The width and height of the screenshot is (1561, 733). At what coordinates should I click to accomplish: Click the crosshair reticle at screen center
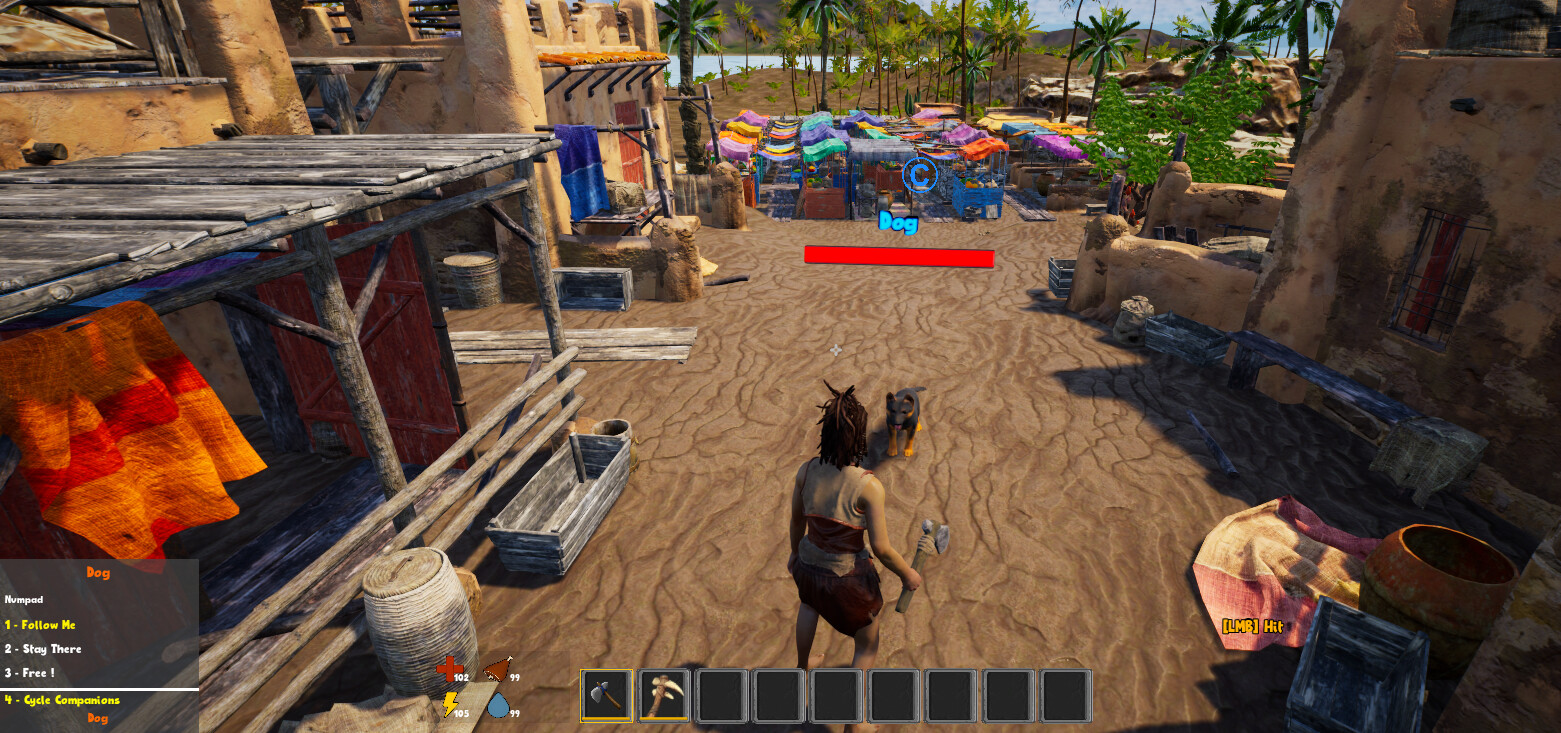(x=835, y=349)
